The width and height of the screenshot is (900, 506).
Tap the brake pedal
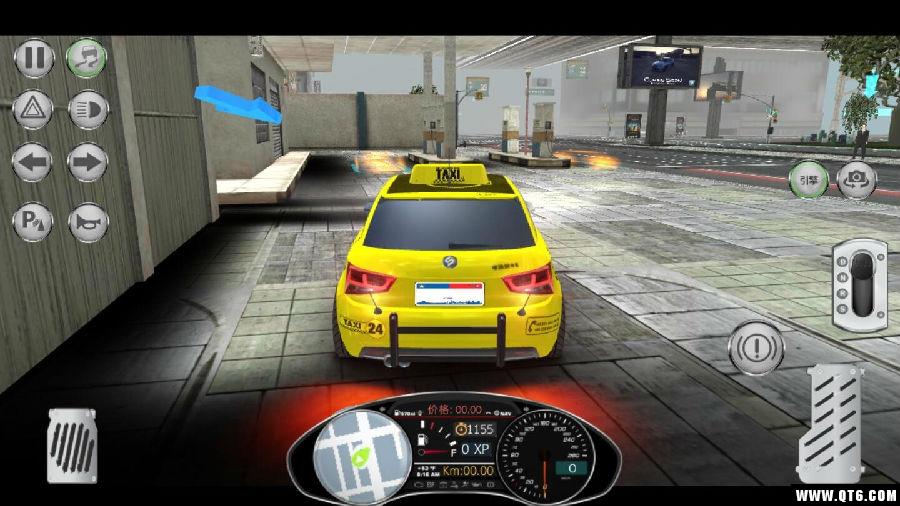tap(72, 445)
